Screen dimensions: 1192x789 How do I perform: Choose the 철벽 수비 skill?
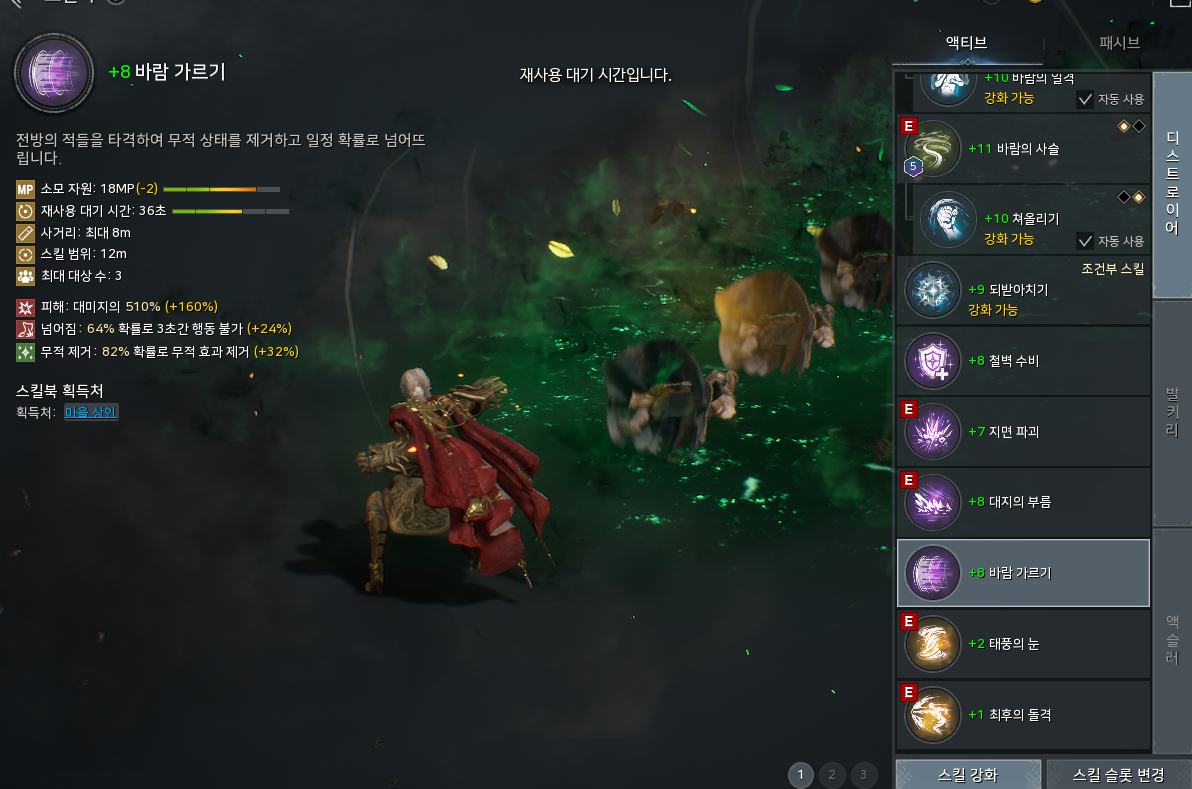click(x=1023, y=361)
